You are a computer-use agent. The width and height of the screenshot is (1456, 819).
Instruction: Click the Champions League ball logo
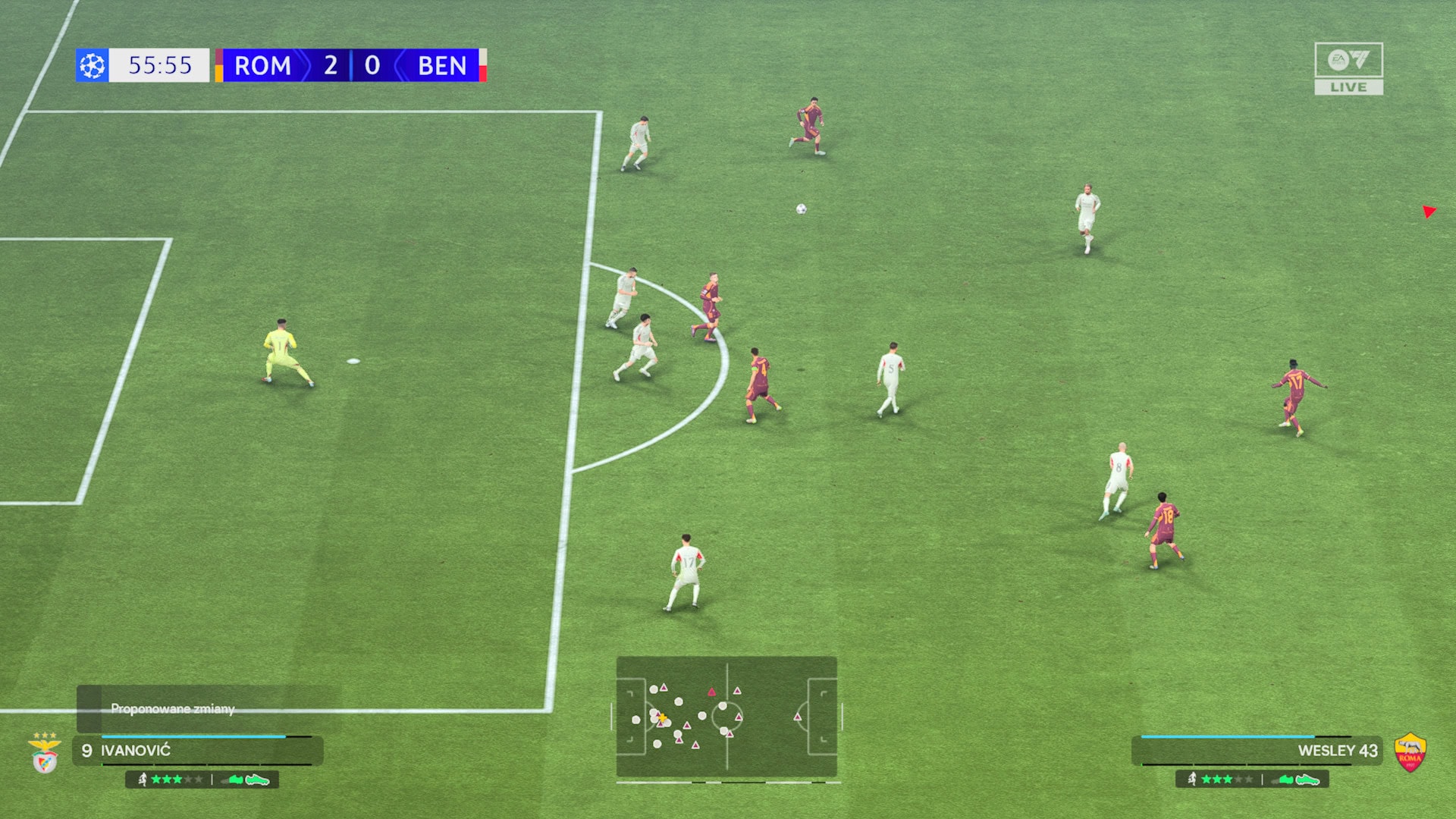[93, 65]
